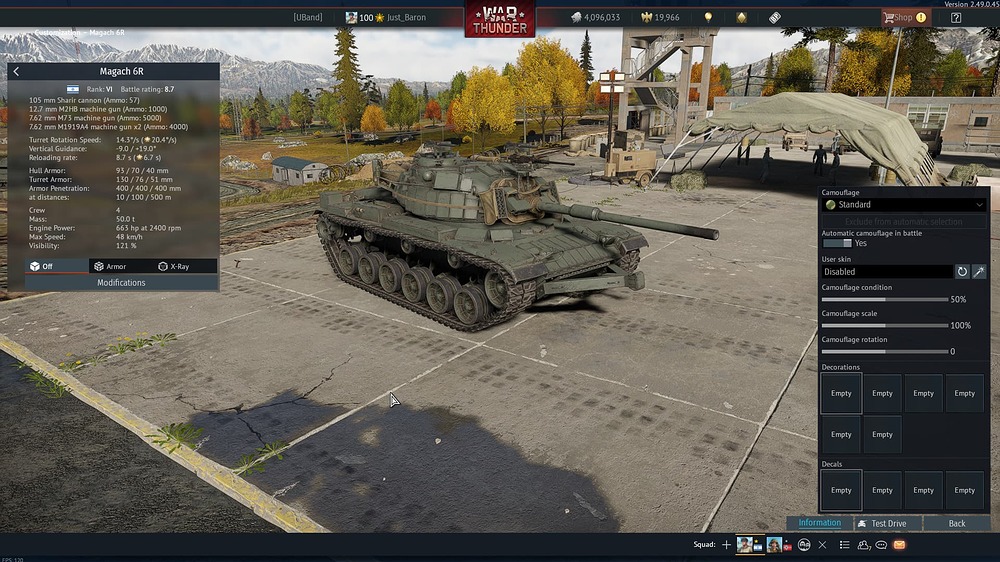This screenshot has width=1000, height=562.
Task: Open the Standard camouflage dropdown
Action: click(904, 205)
